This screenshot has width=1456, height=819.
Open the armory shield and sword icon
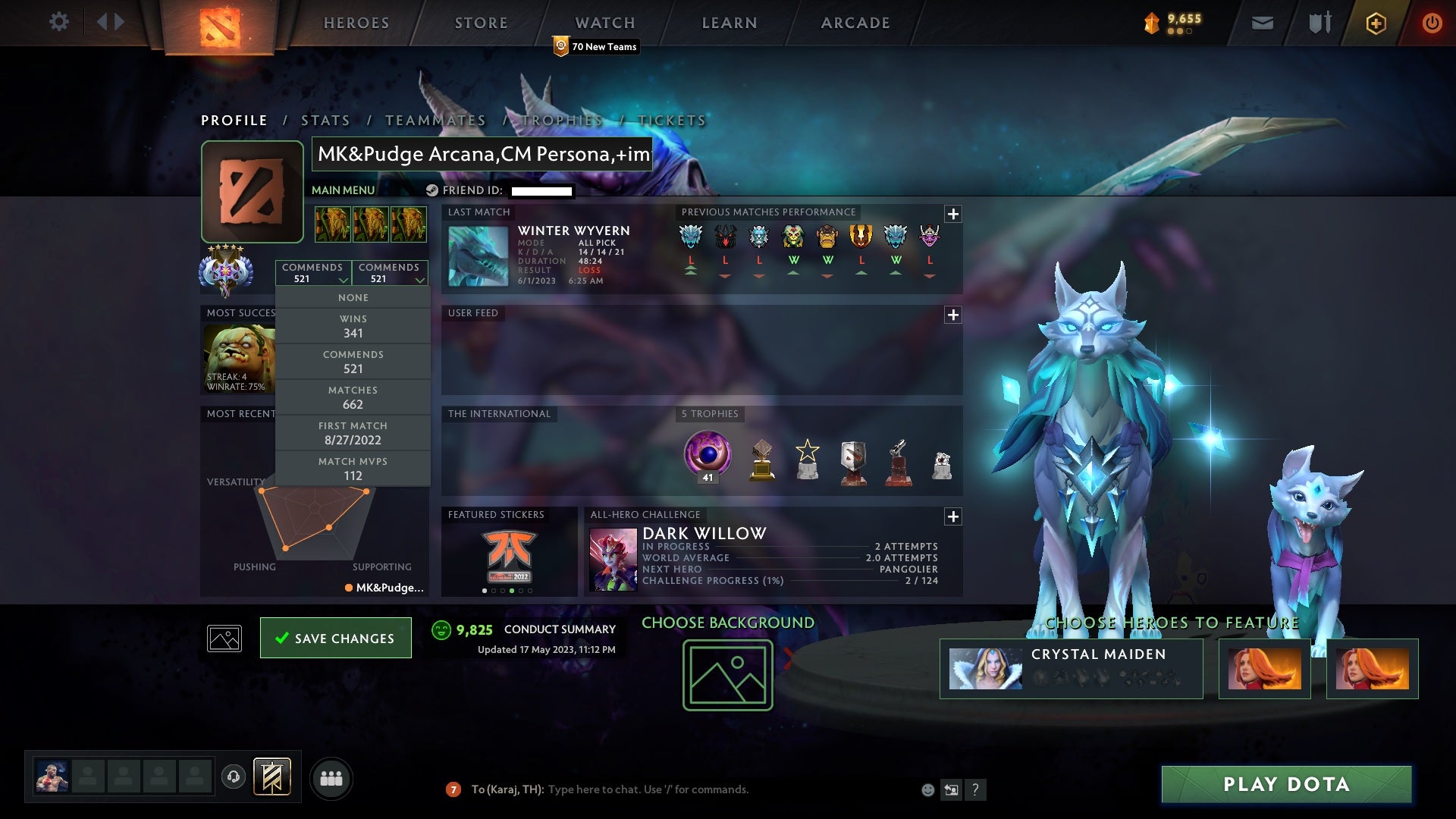tap(1319, 23)
